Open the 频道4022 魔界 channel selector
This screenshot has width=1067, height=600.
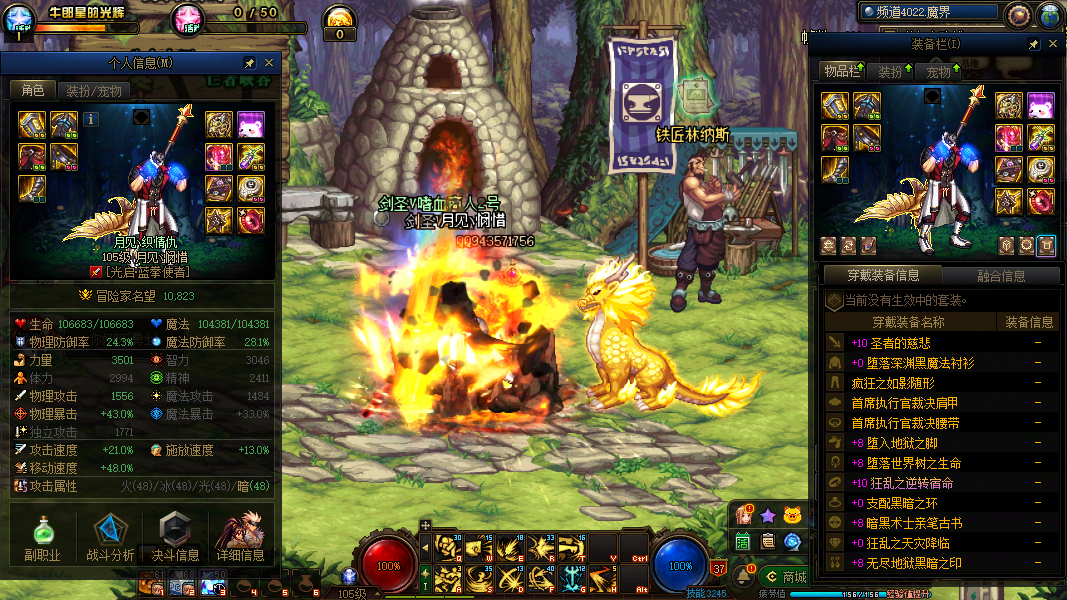point(930,13)
